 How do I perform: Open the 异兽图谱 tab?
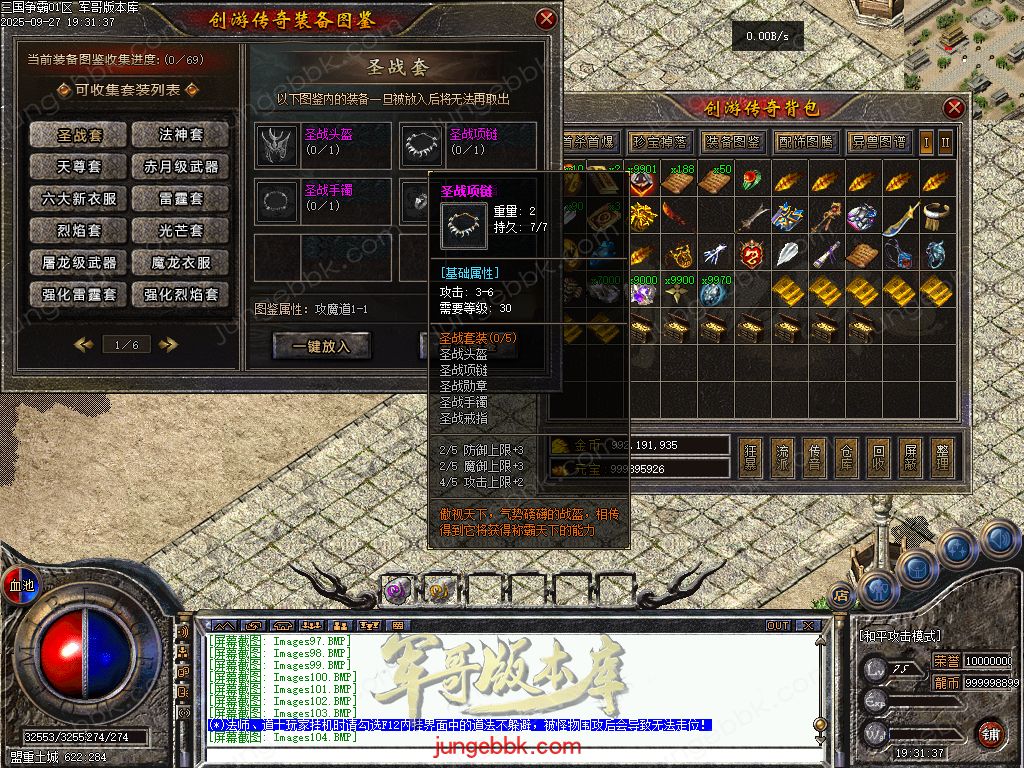coord(880,141)
